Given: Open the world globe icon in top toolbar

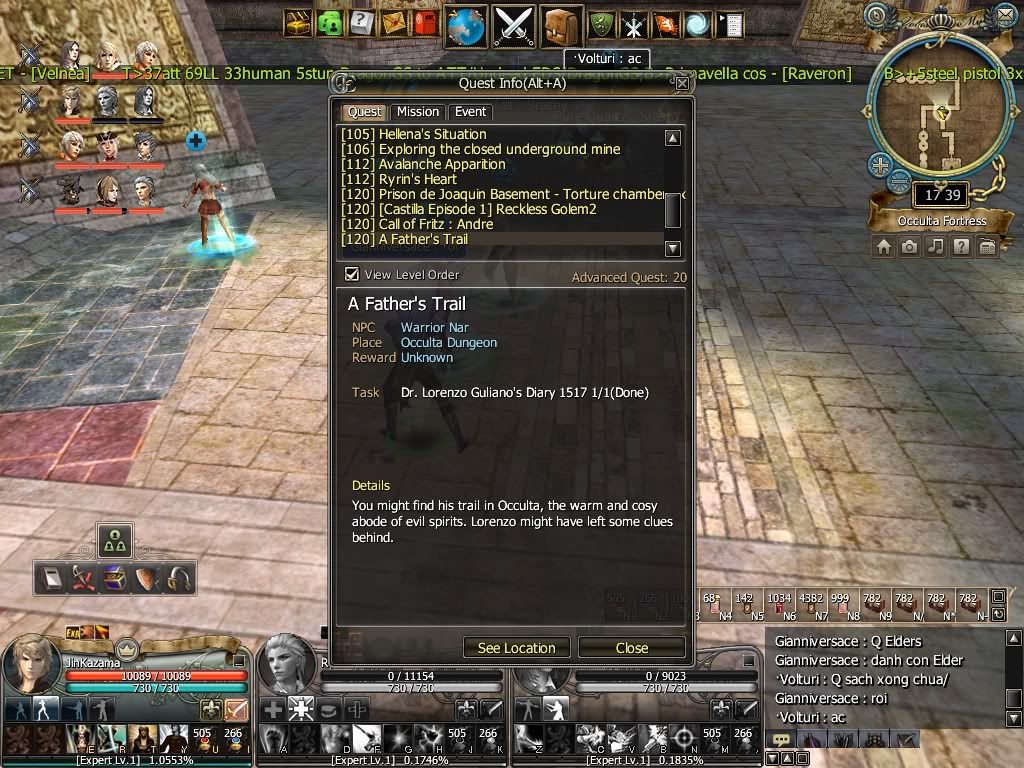Looking at the screenshot, I should (x=466, y=24).
